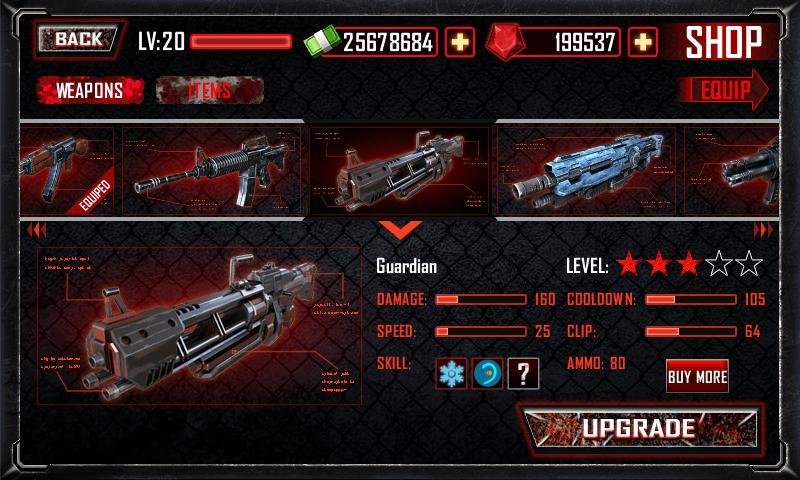The width and height of the screenshot is (800, 480).
Task: Equip the selected weapon via the EQUIP arrow
Action: coord(725,91)
